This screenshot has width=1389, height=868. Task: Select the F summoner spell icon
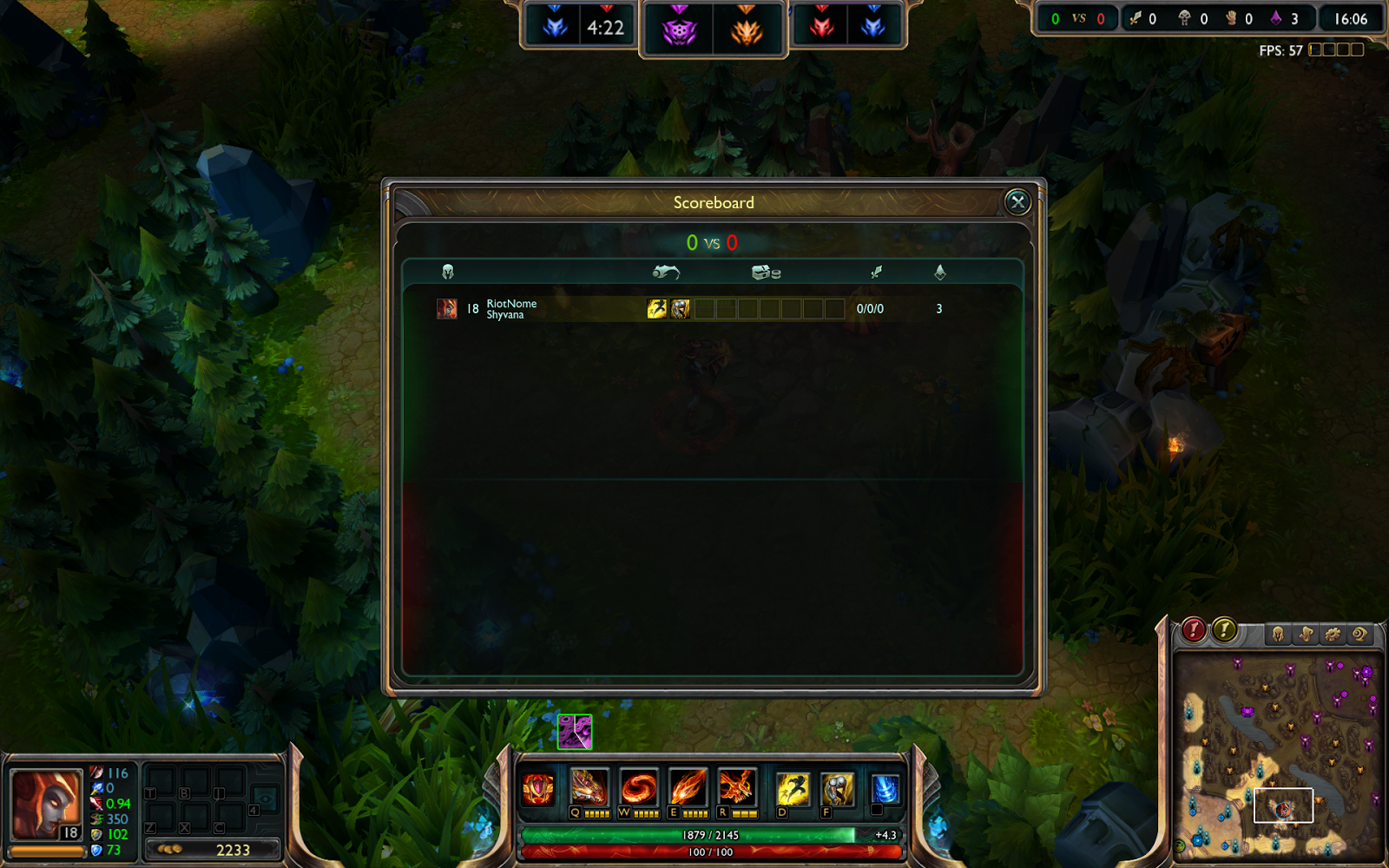click(837, 788)
